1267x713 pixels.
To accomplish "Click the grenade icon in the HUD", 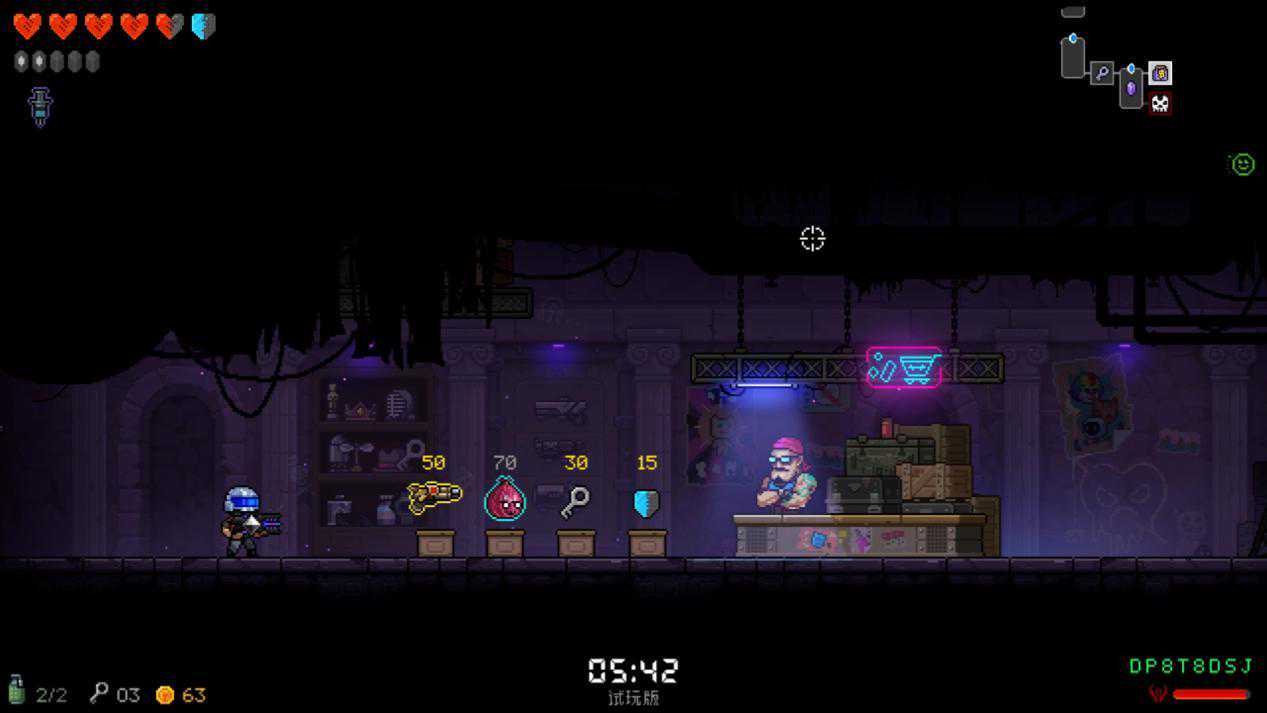I will coord(16,691).
